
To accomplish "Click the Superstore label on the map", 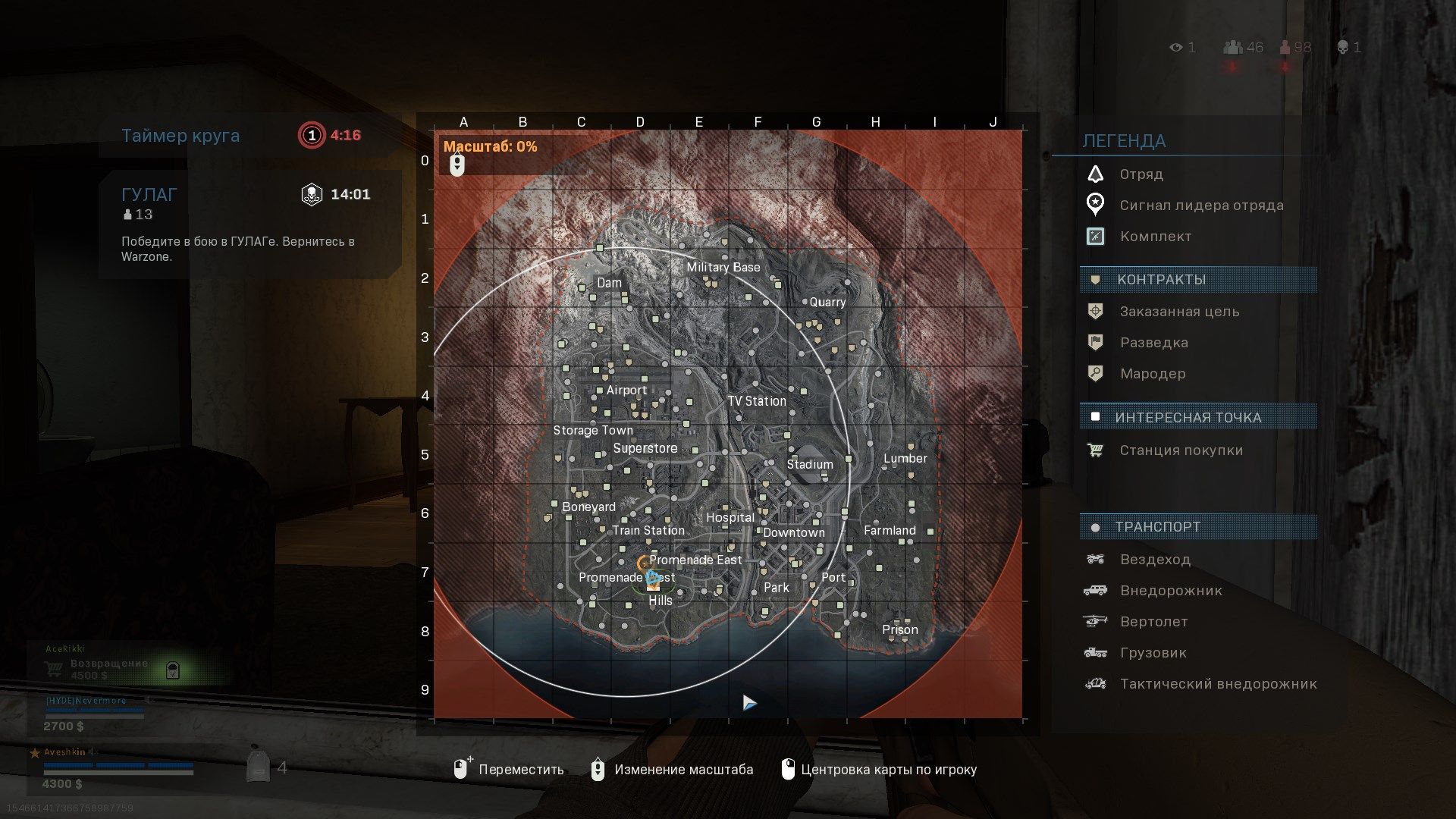I will (645, 448).
